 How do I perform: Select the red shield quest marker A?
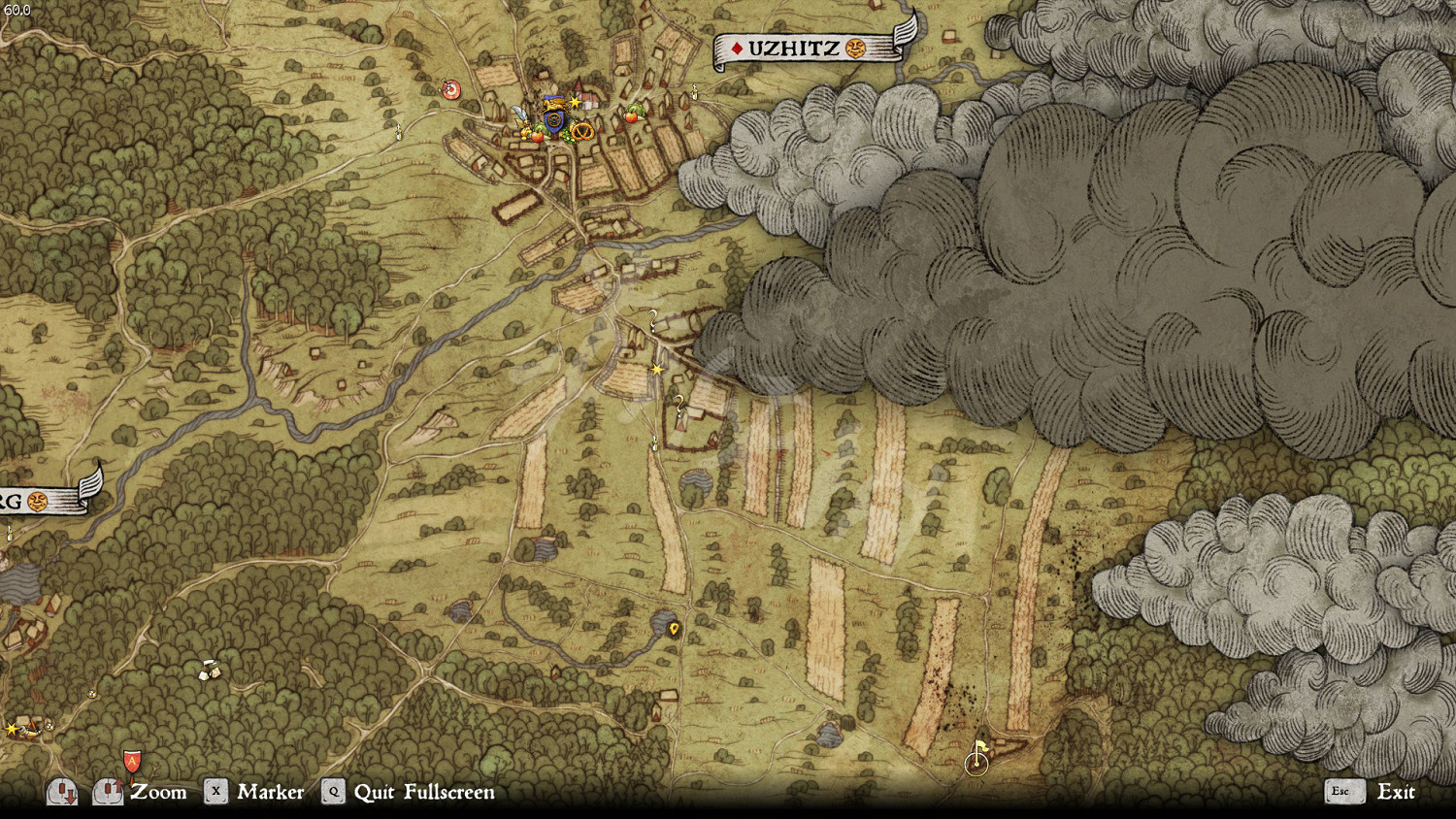[x=132, y=761]
